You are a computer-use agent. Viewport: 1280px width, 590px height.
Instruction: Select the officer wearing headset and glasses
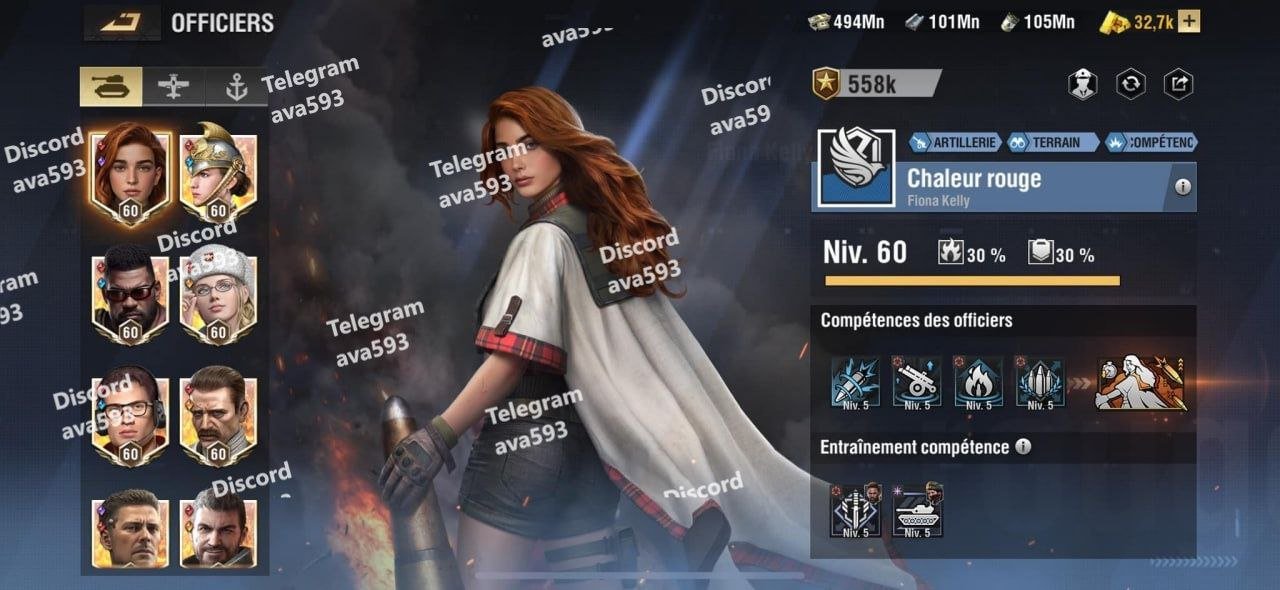pos(129,418)
